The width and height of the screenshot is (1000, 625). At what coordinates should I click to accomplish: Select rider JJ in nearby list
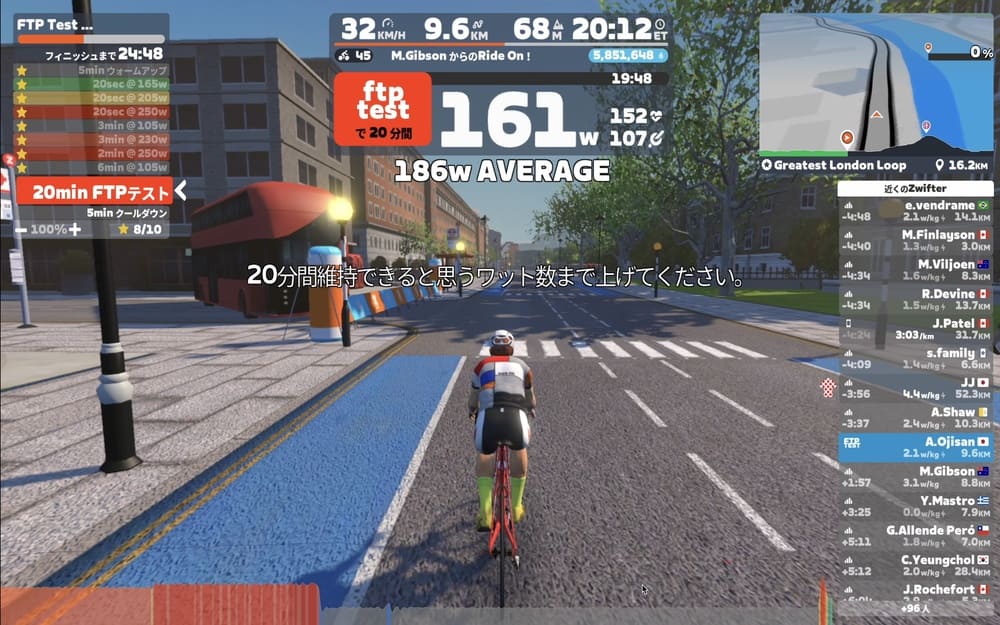(x=915, y=387)
